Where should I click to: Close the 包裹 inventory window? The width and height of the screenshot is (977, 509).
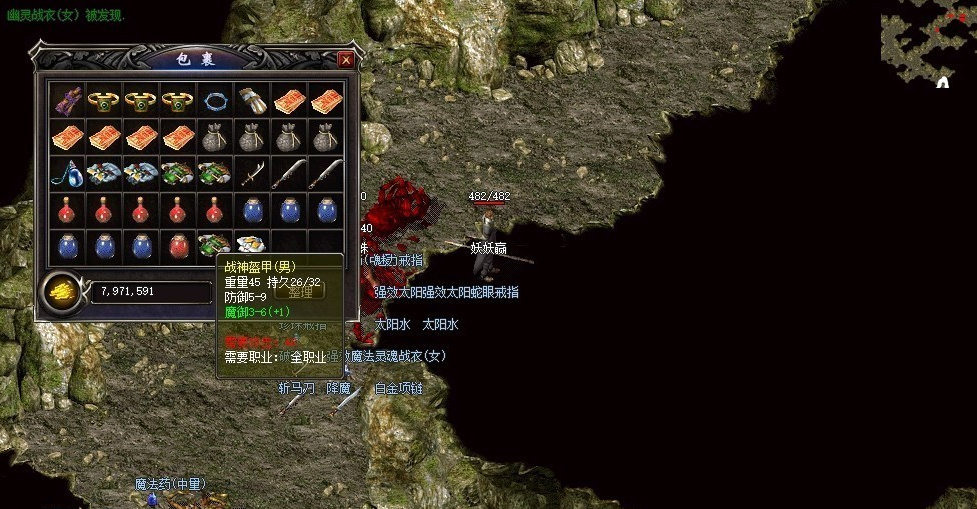[x=346, y=60]
